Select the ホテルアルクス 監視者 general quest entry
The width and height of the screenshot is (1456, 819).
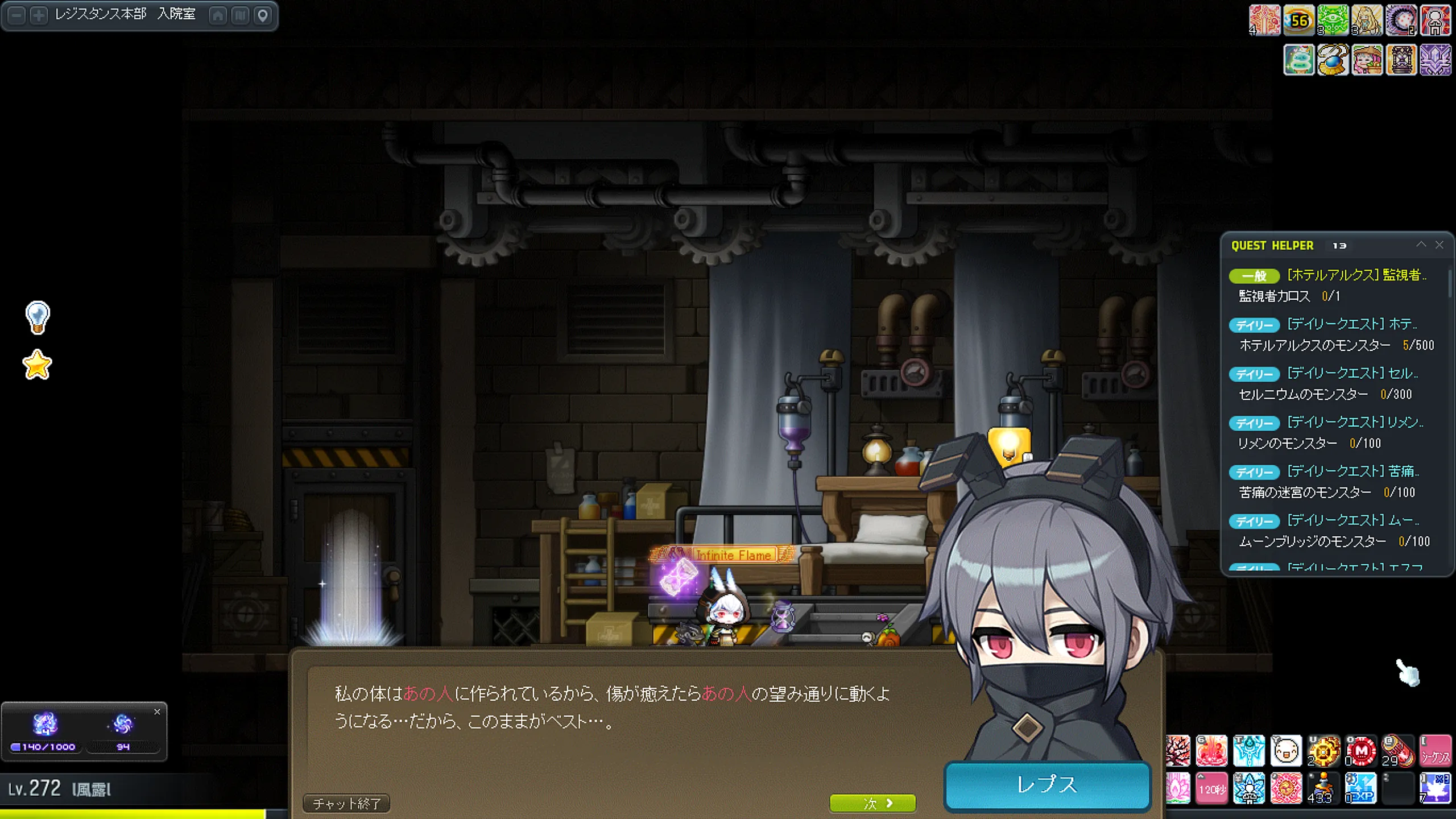coord(1356,275)
